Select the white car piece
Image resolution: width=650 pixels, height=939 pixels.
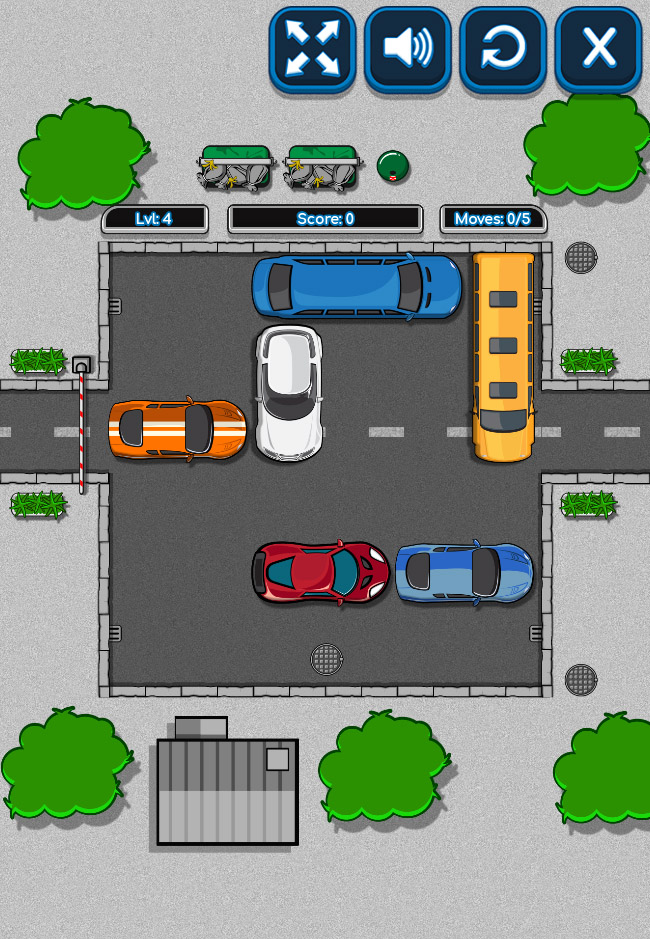(289, 392)
